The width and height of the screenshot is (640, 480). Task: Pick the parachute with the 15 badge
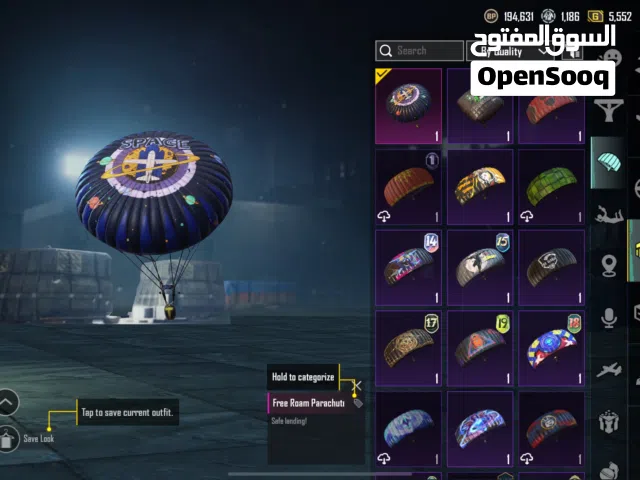480,267
